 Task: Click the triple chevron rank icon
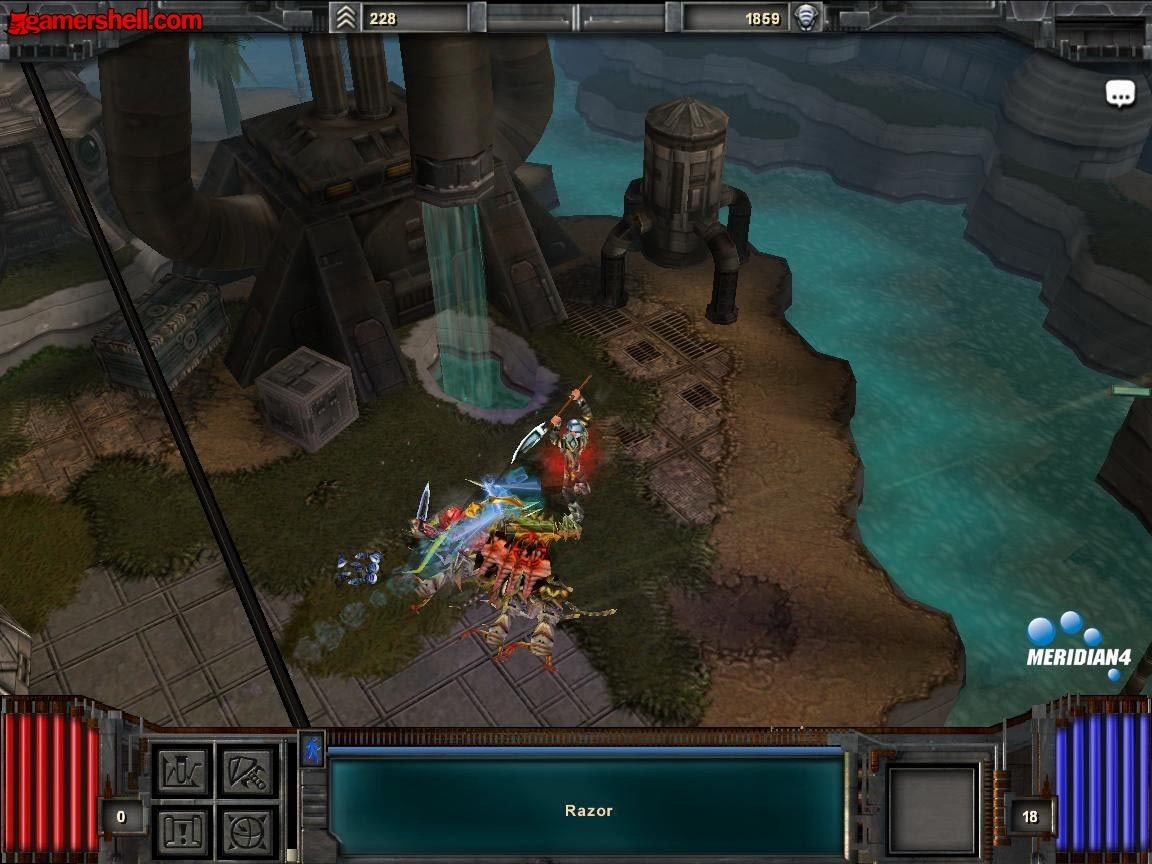tap(345, 17)
